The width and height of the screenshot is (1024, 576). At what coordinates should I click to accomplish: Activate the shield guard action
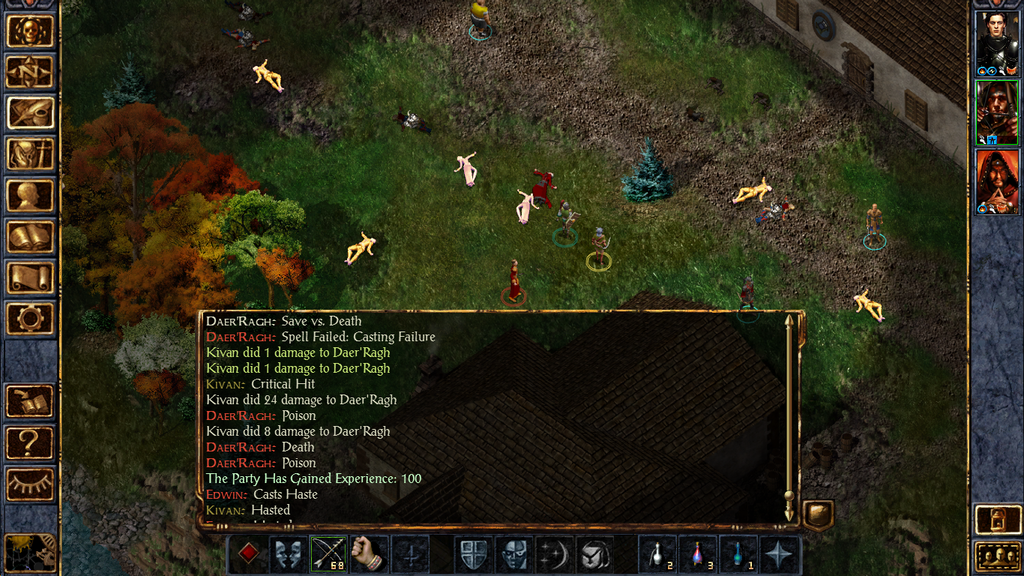pyautogui.click(x=474, y=554)
